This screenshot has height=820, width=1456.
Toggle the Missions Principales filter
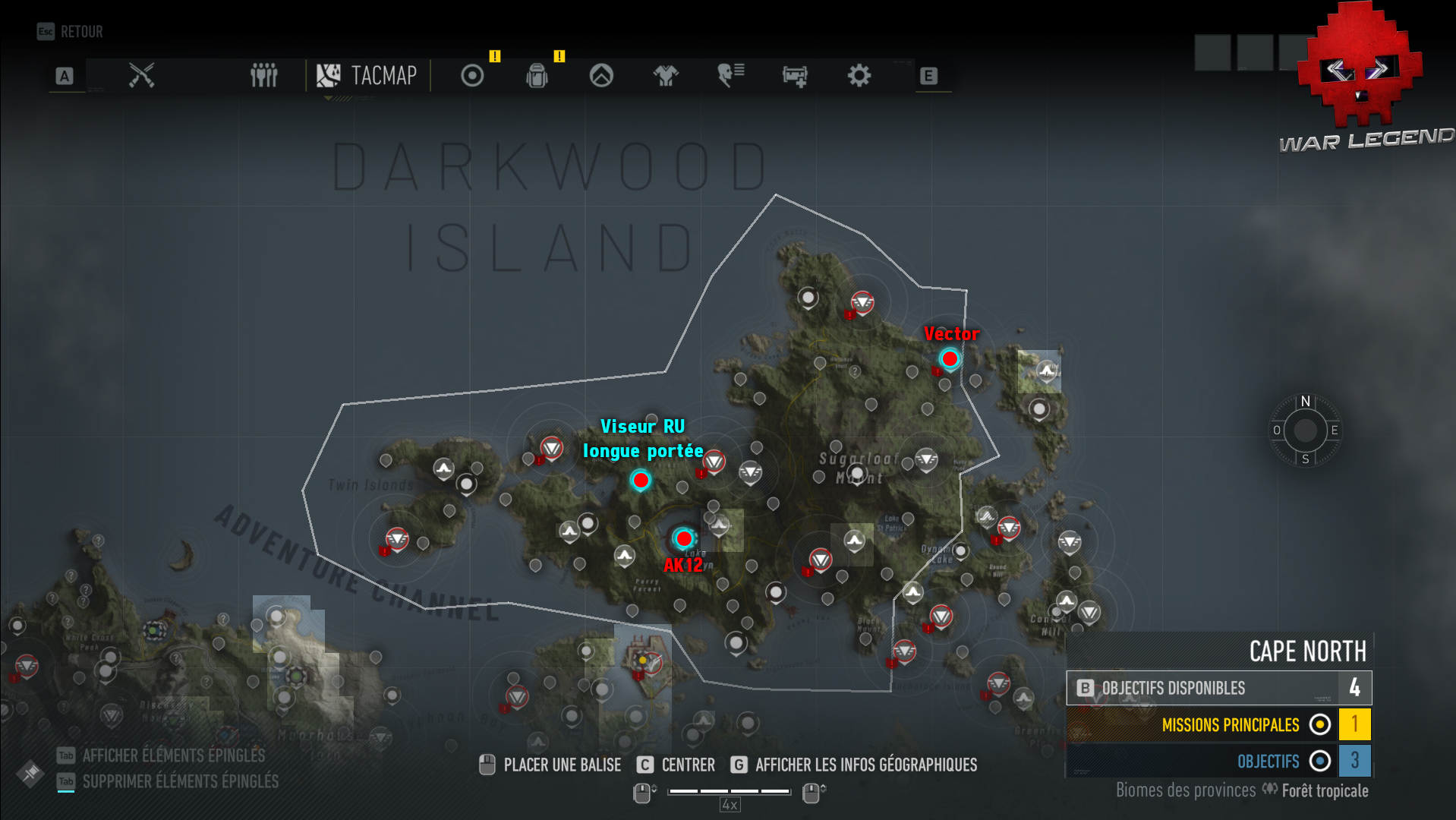point(1231,725)
